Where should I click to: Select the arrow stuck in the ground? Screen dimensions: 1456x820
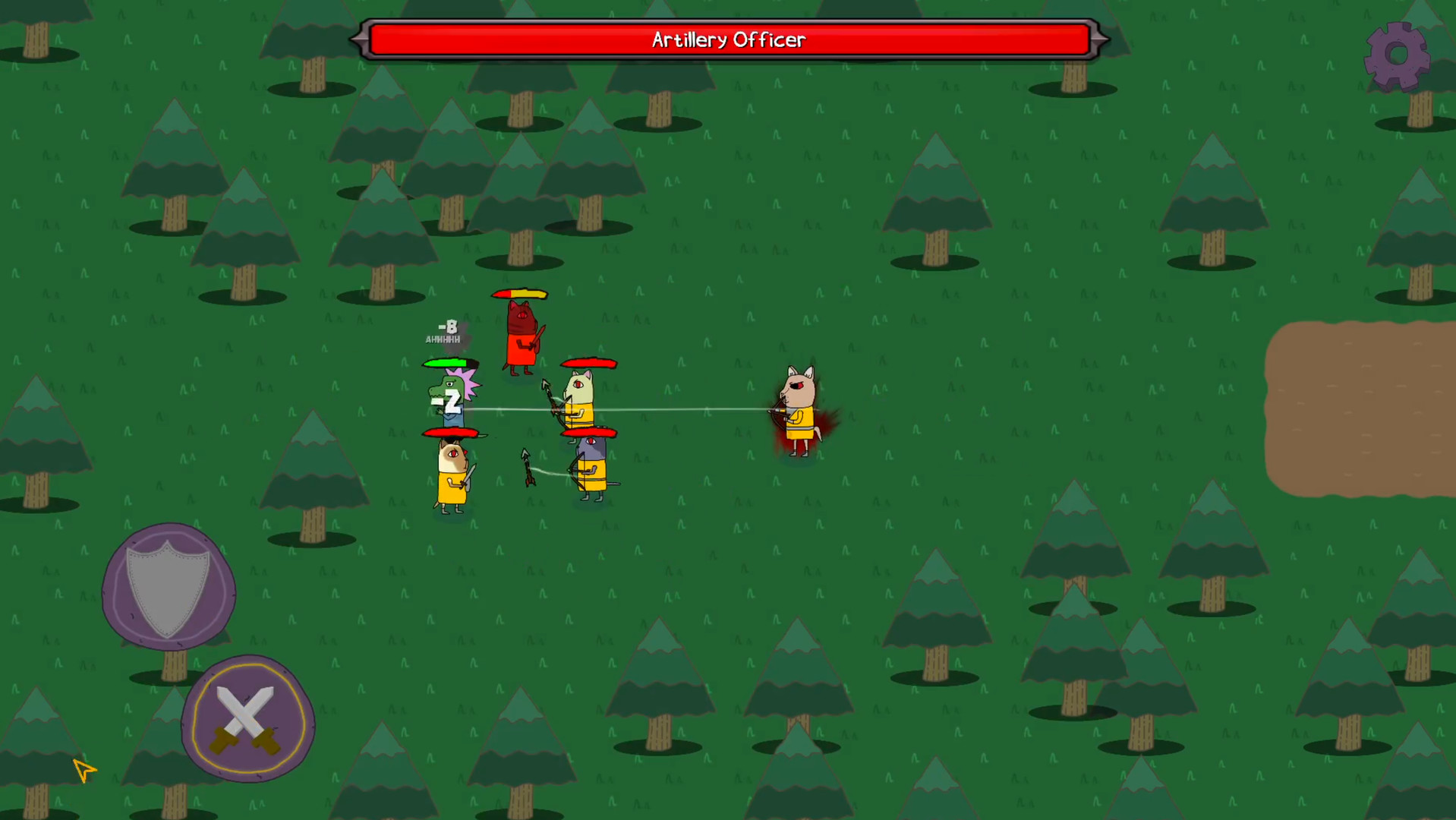pos(528,467)
